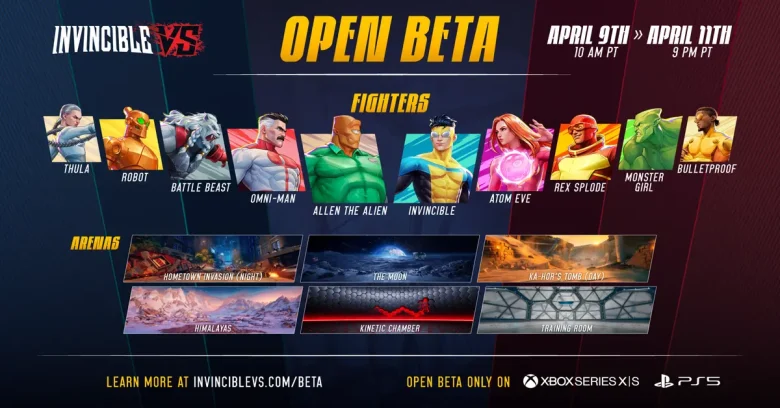Screen dimensions: 780x408
Task: Choose The Moon arena thumbnail
Action: click(x=390, y=258)
